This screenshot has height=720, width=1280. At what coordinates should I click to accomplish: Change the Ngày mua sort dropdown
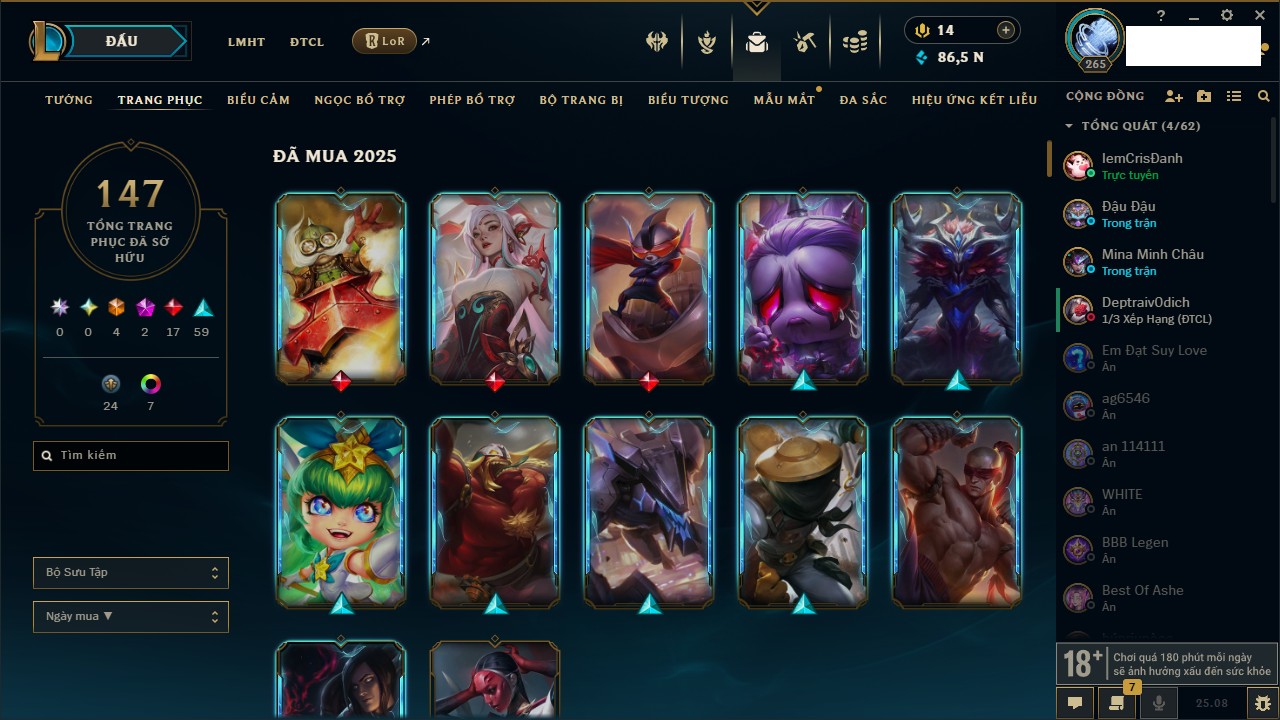pyautogui.click(x=131, y=617)
